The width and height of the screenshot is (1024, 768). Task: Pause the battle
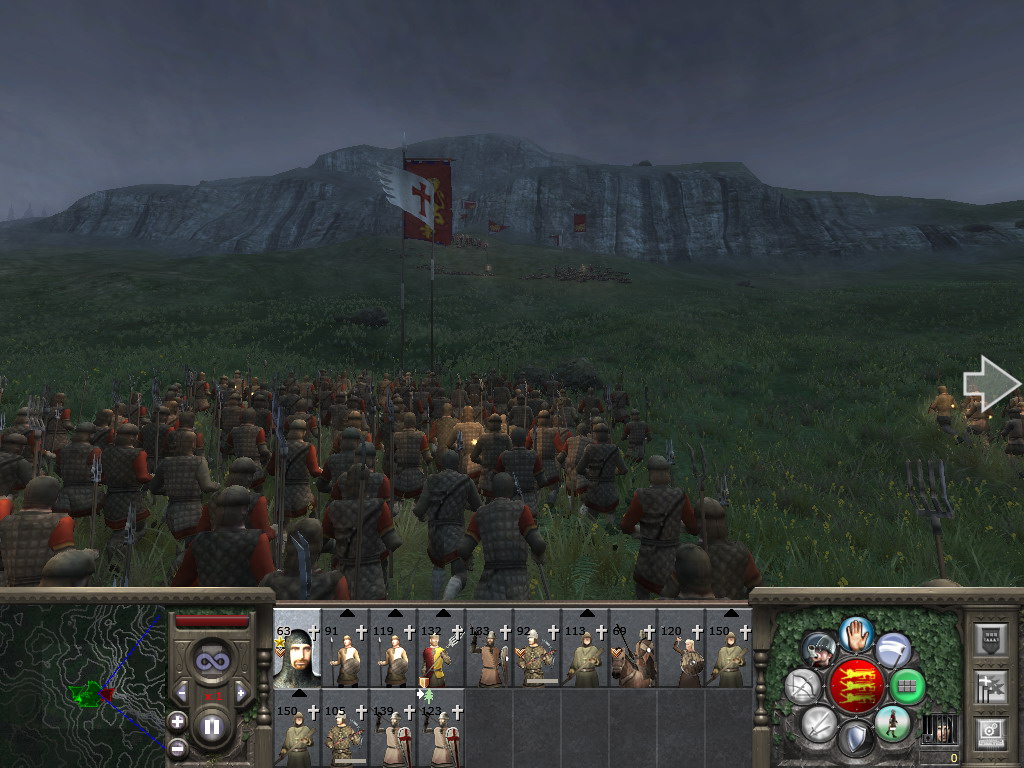click(211, 726)
